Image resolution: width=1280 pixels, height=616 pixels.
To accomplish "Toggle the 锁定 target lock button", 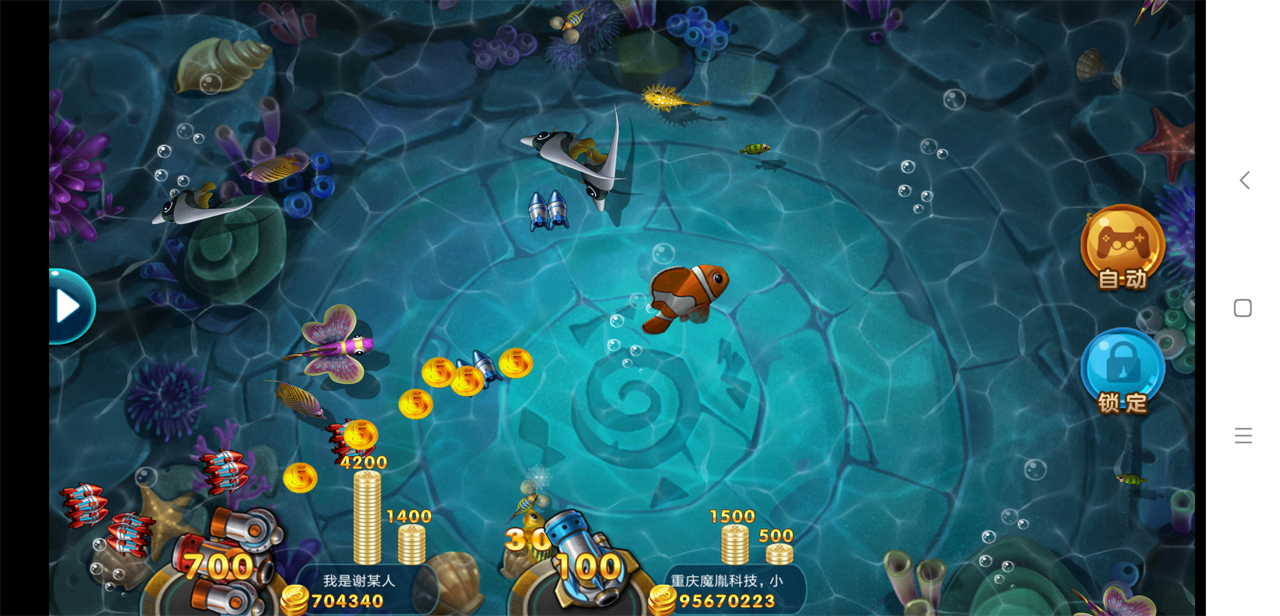I will [x=1122, y=370].
